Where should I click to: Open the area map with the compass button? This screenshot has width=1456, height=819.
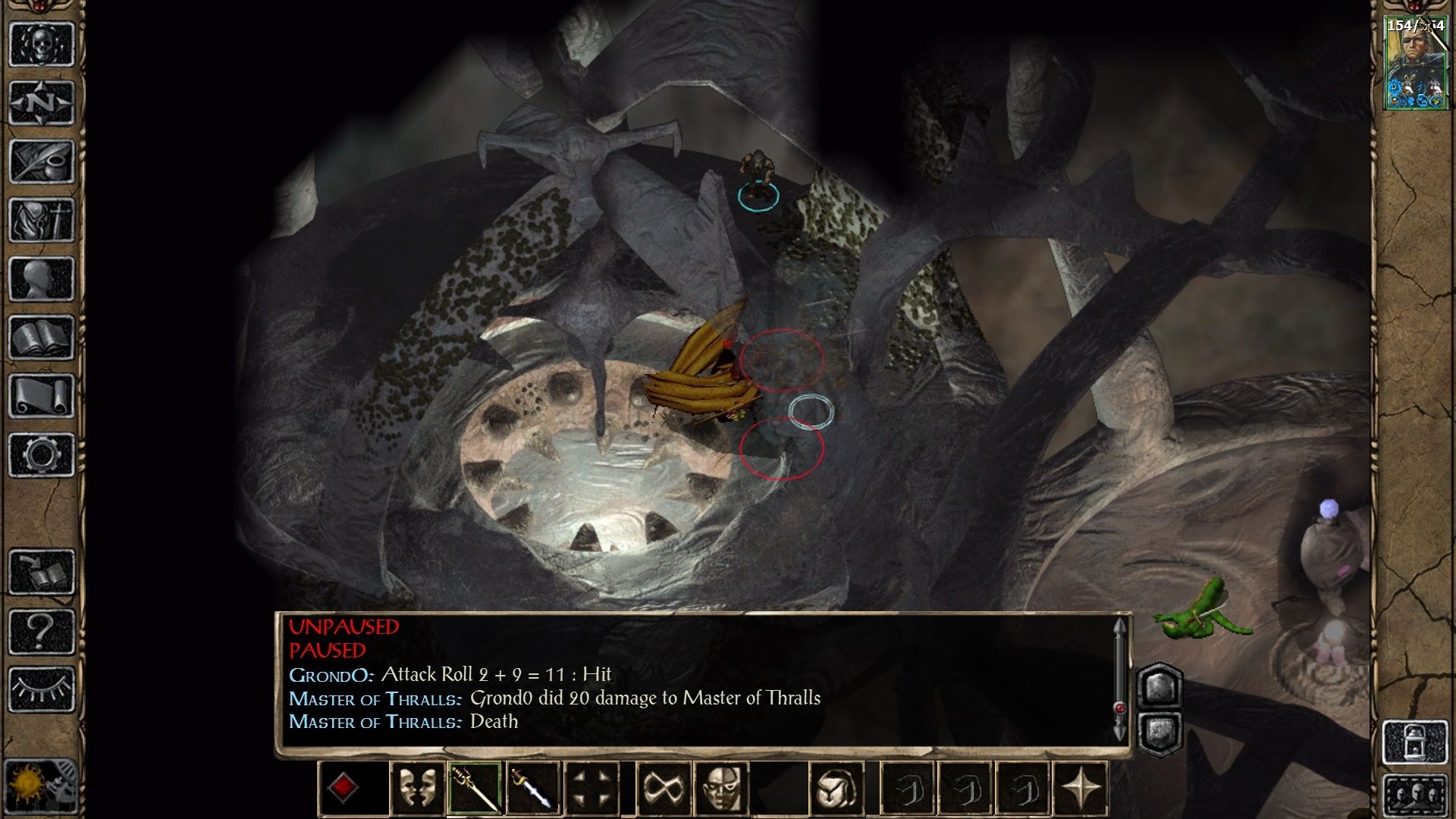tap(42, 102)
